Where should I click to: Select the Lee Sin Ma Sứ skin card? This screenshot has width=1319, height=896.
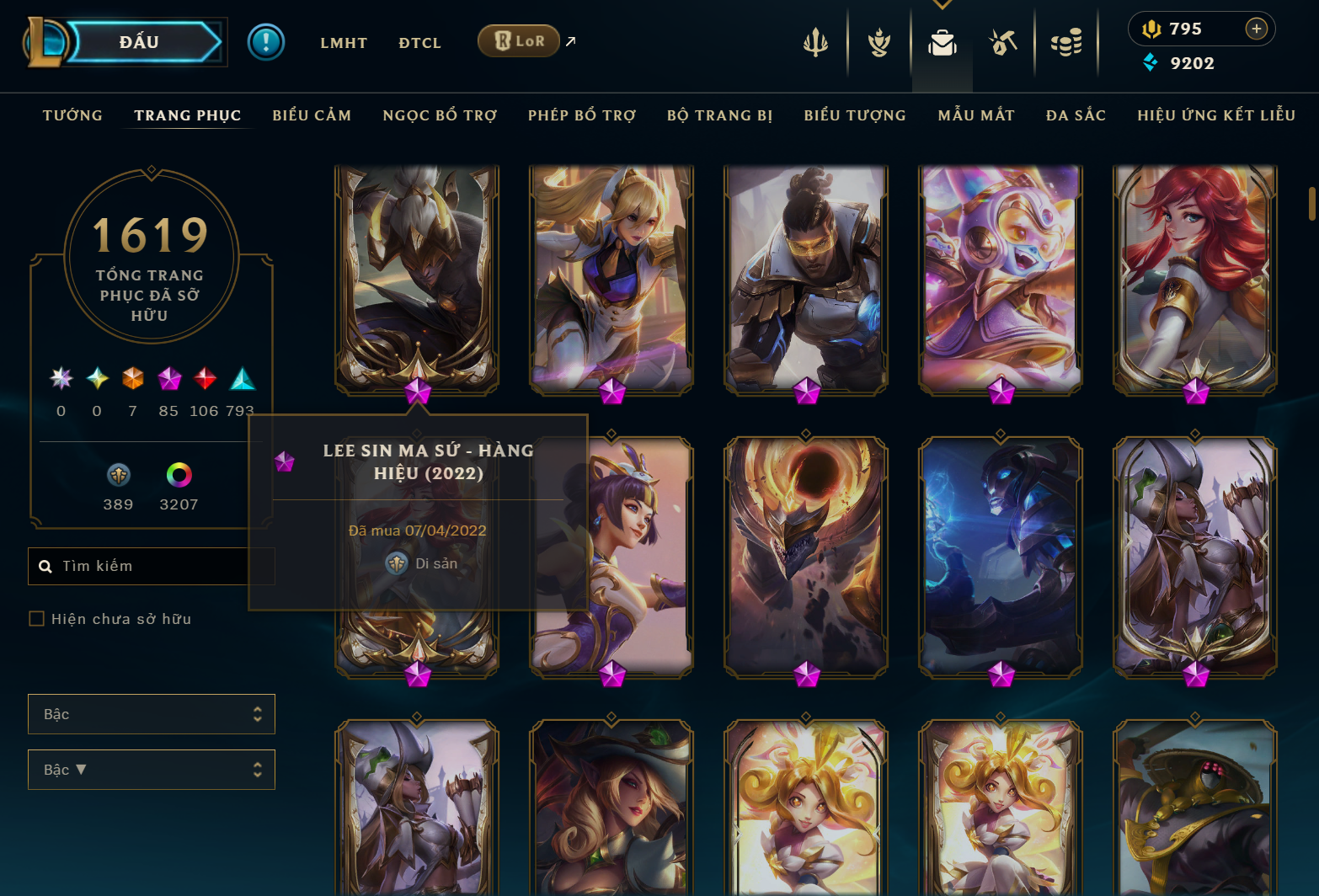pos(415,278)
